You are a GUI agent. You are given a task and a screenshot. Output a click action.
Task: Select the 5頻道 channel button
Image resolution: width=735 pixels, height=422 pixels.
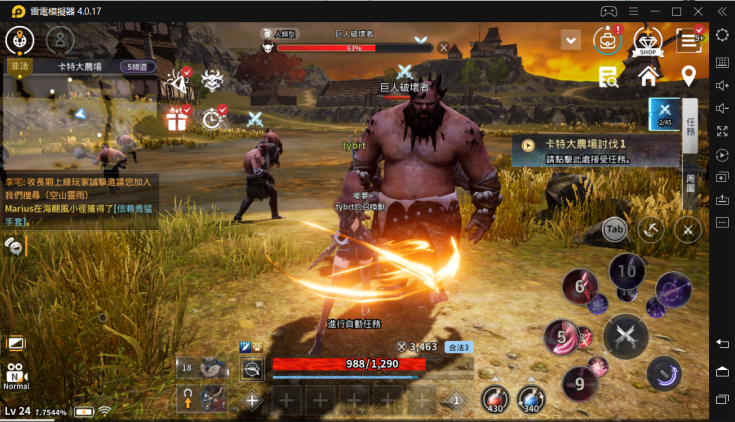point(138,67)
